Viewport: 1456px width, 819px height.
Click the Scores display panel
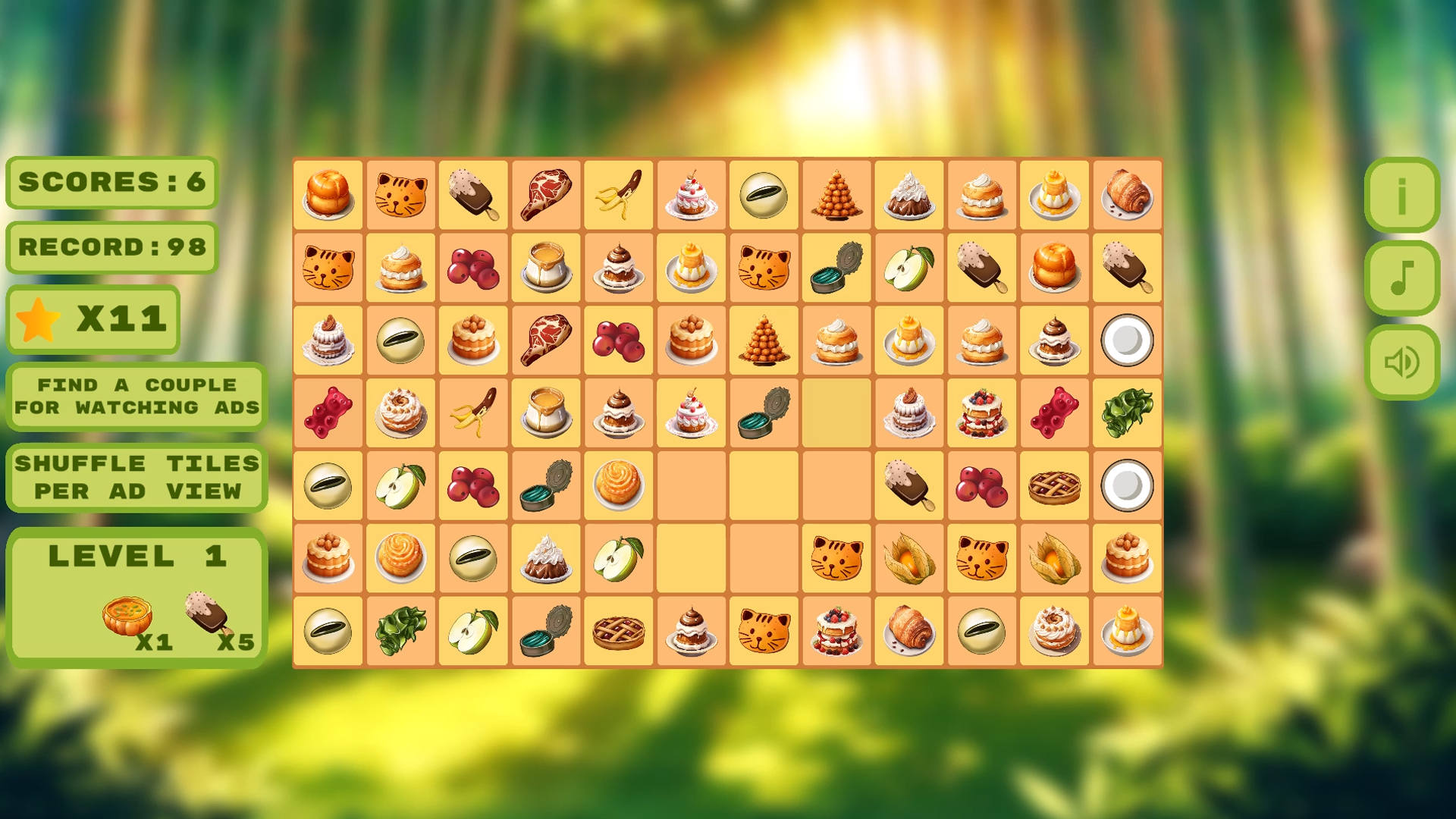point(111,182)
